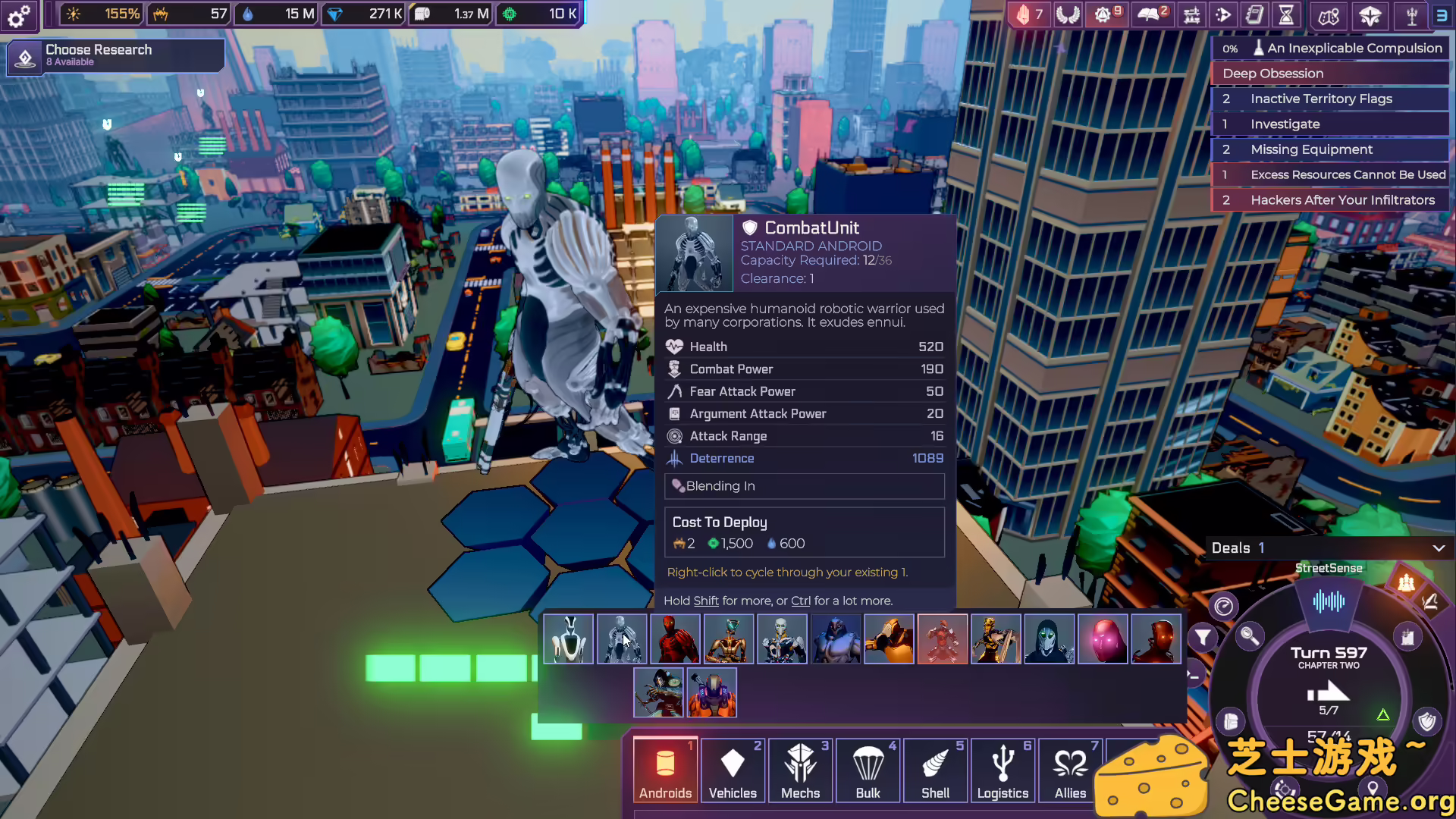The height and width of the screenshot is (819, 1456).
Task: Open the journal notebook icon near the hourglass
Action: click(x=1254, y=15)
